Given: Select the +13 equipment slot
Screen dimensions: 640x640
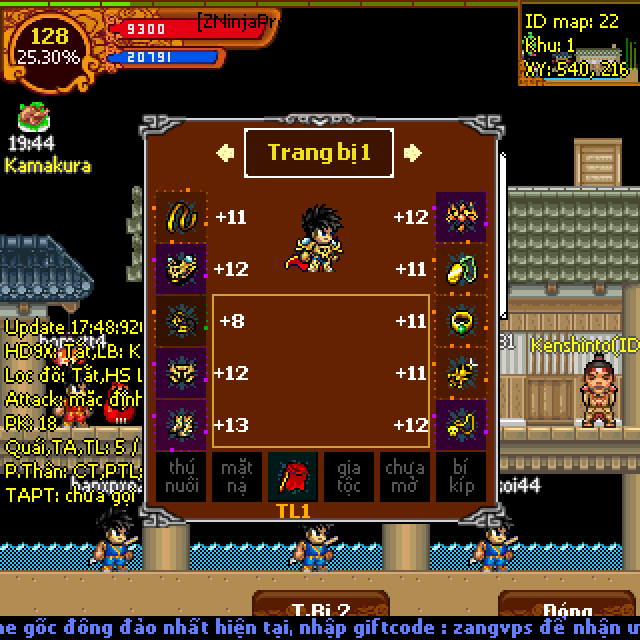Looking at the screenshot, I should point(180,424).
